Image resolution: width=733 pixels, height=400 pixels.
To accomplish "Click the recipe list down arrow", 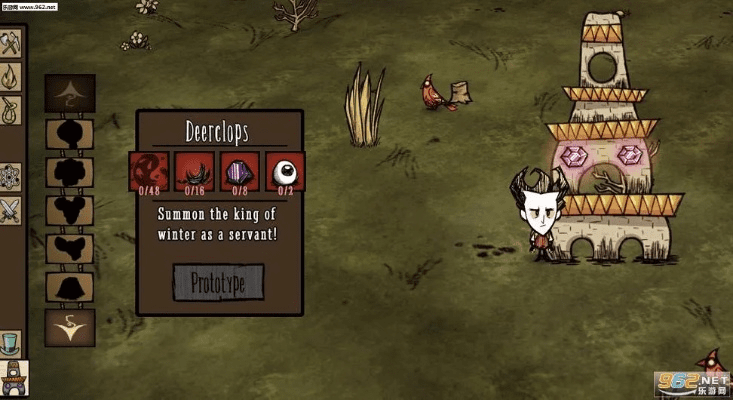I will point(70,326).
